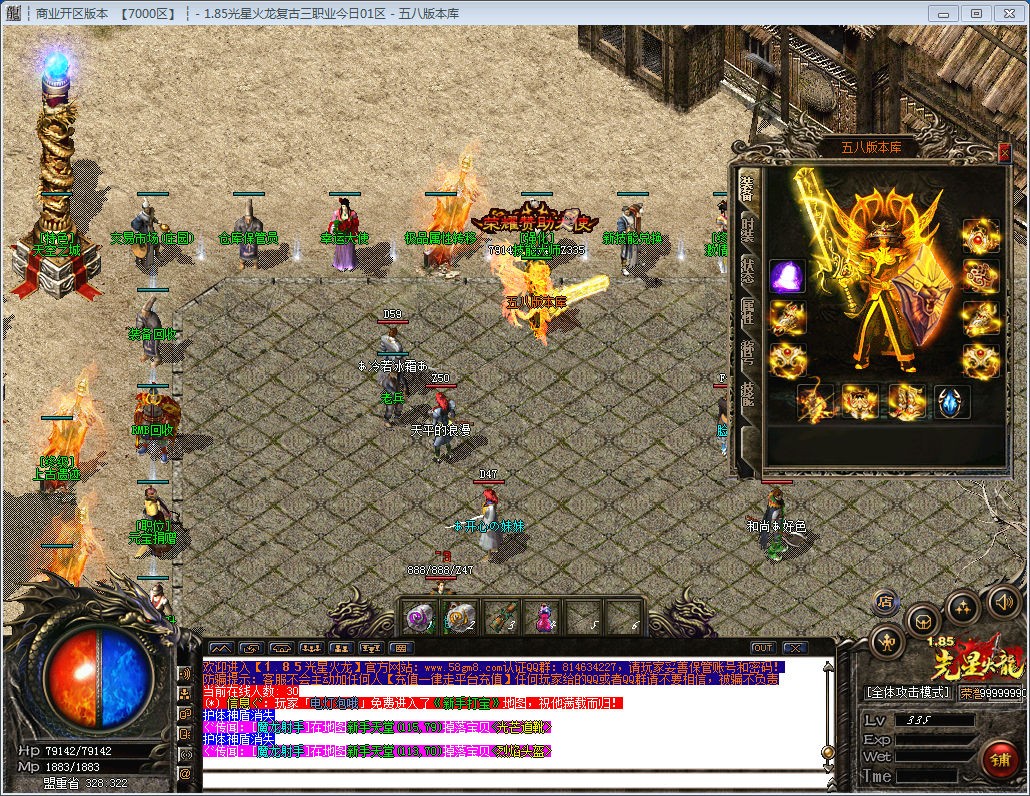Maximize the game window
This screenshot has width=1030, height=796.
(976, 13)
